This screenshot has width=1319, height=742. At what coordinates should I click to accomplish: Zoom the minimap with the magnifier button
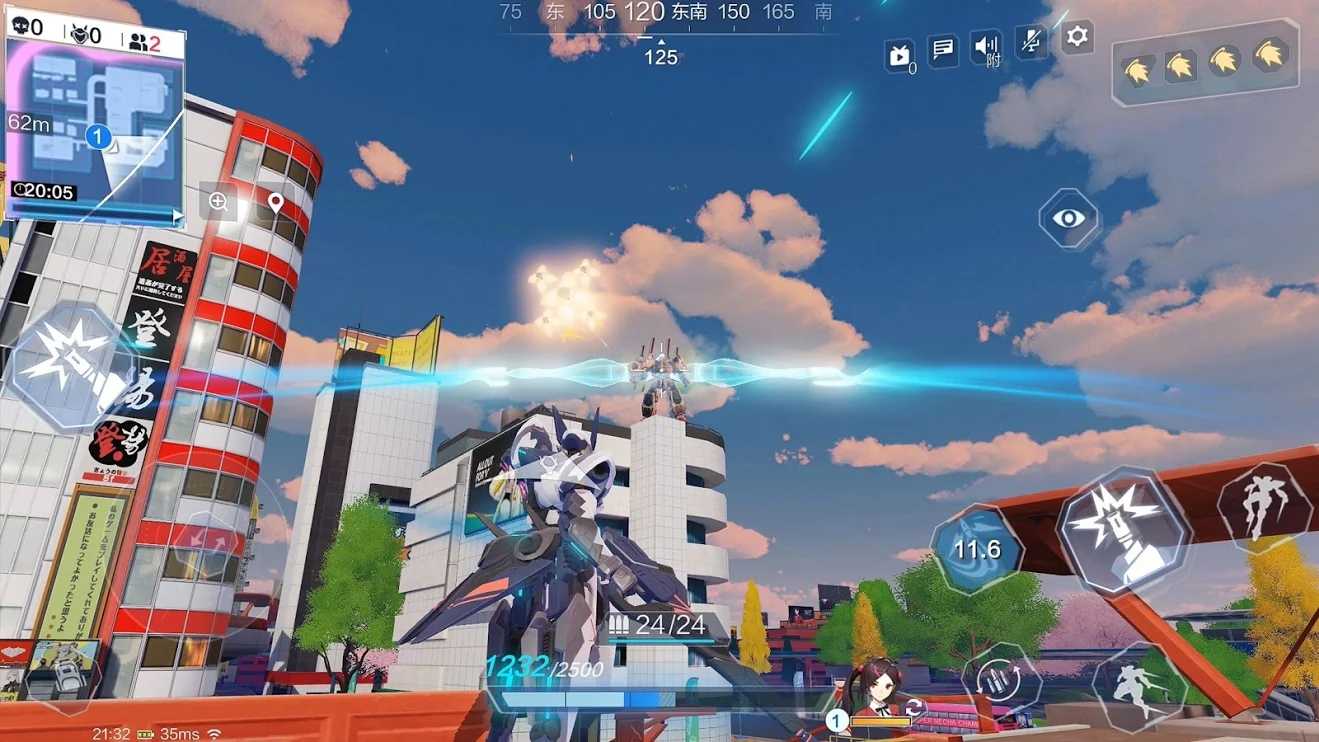[218, 202]
